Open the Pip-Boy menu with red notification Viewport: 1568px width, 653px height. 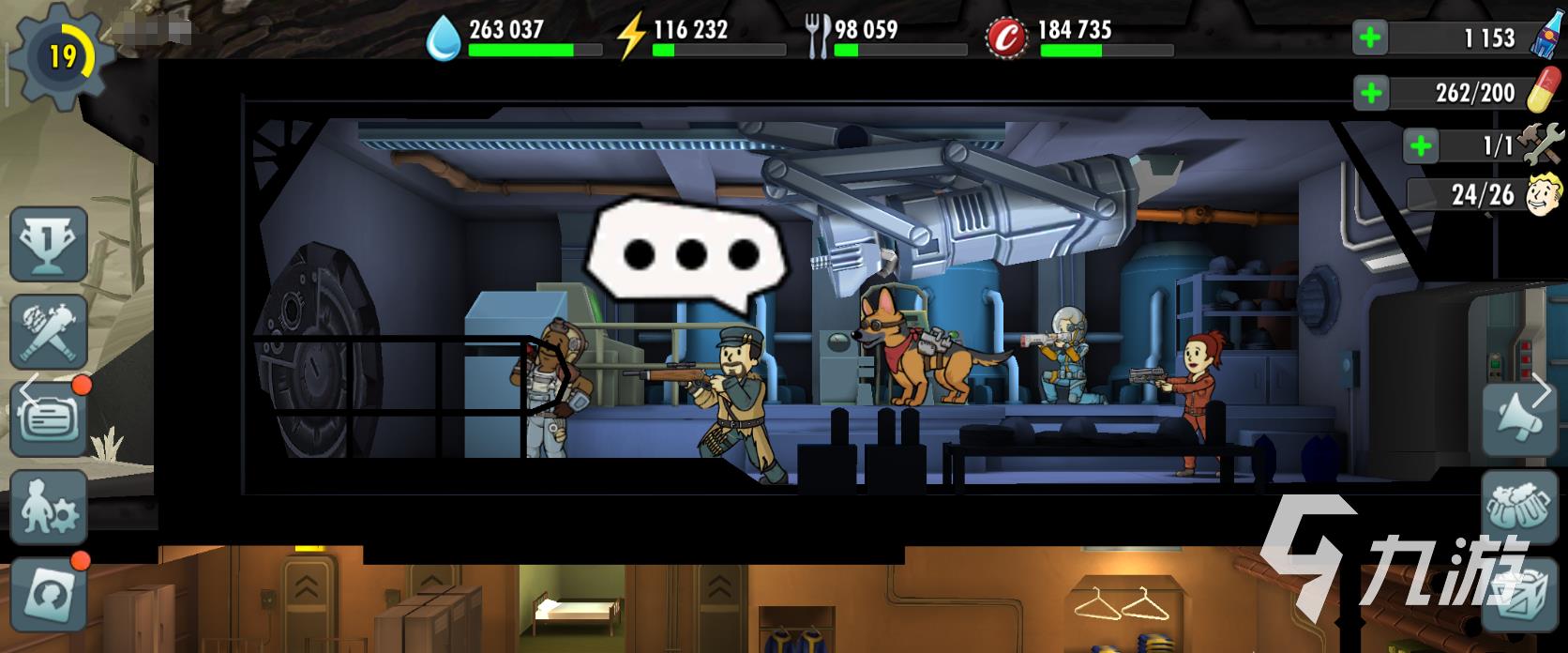pyautogui.click(x=50, y=418)
